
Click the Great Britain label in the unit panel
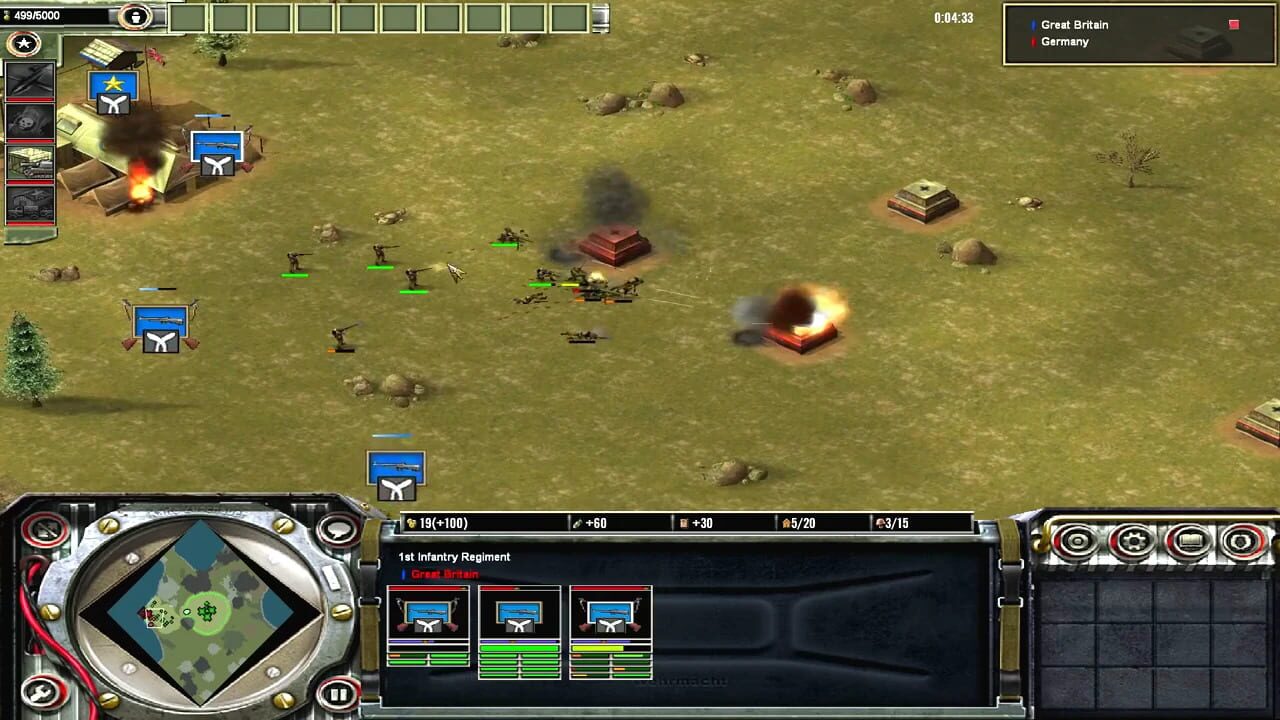click(443, 574)
